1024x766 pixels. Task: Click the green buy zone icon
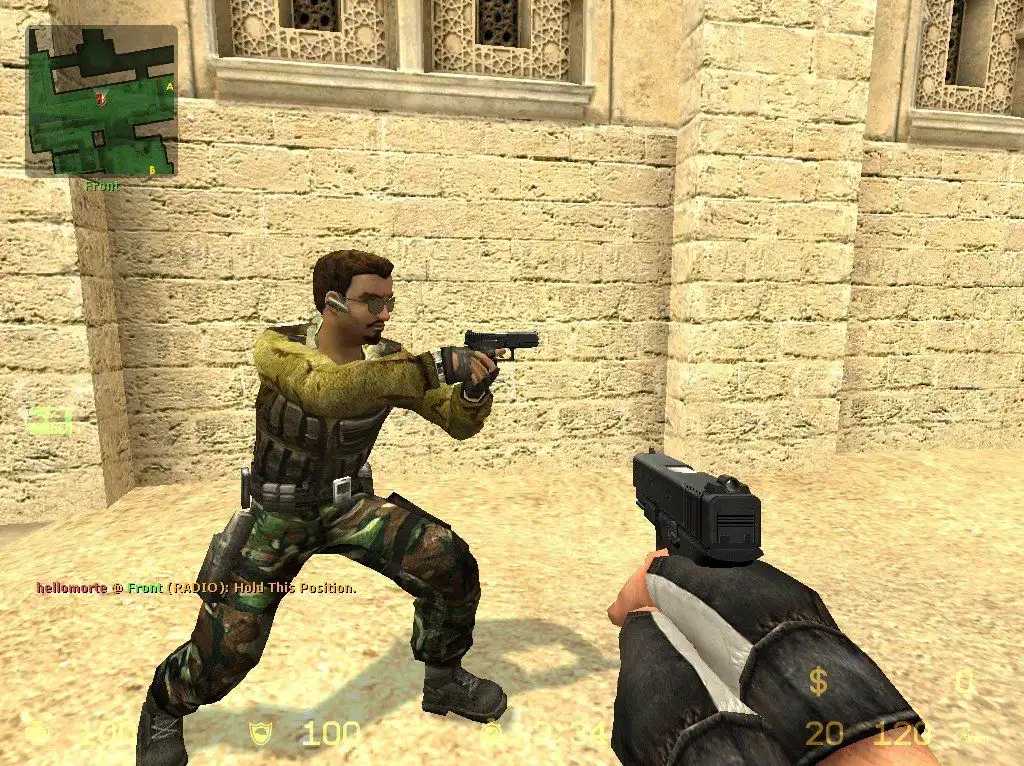(50, 421)
